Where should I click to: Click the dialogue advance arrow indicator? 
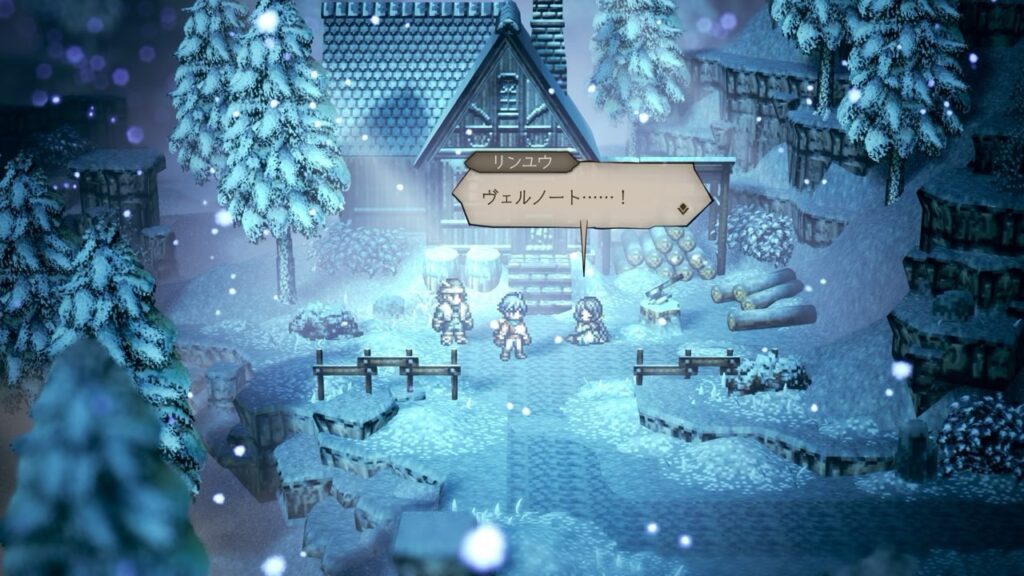(x=683, y=210)
